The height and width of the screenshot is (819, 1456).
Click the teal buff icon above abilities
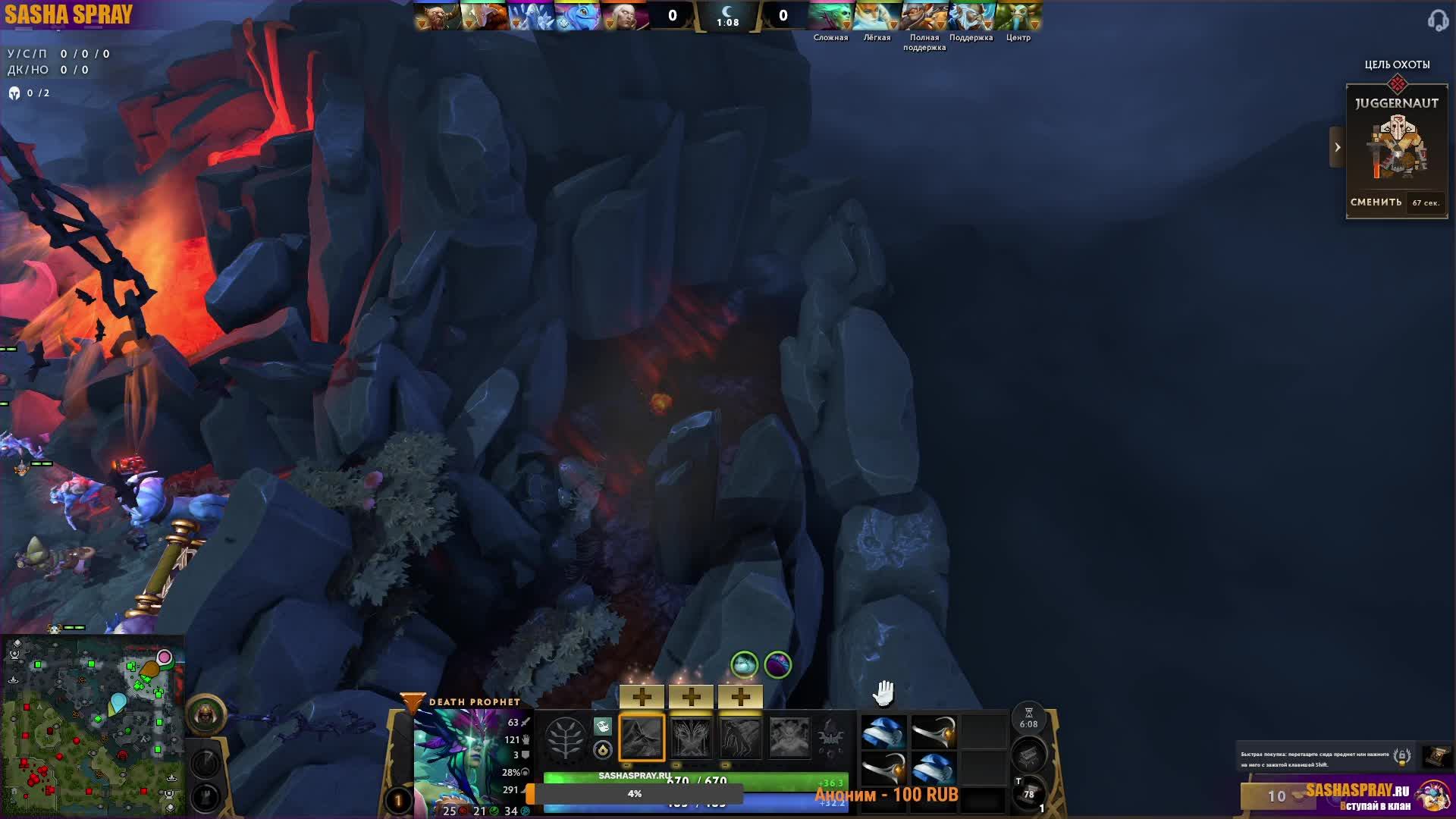[x=744, y=665]
